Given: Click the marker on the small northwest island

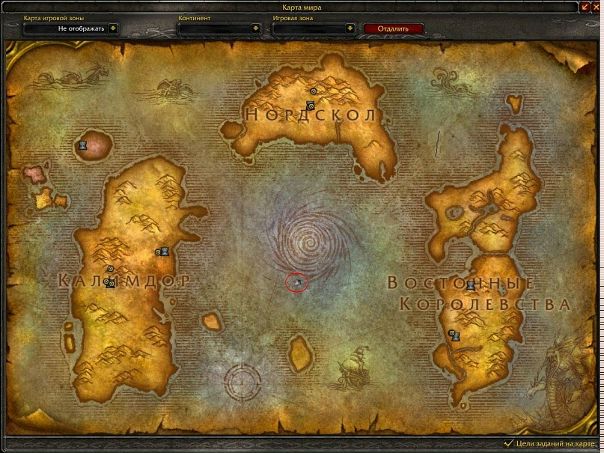Looking at the screenshot, I should pyautogui.click(x=83, y=145).
